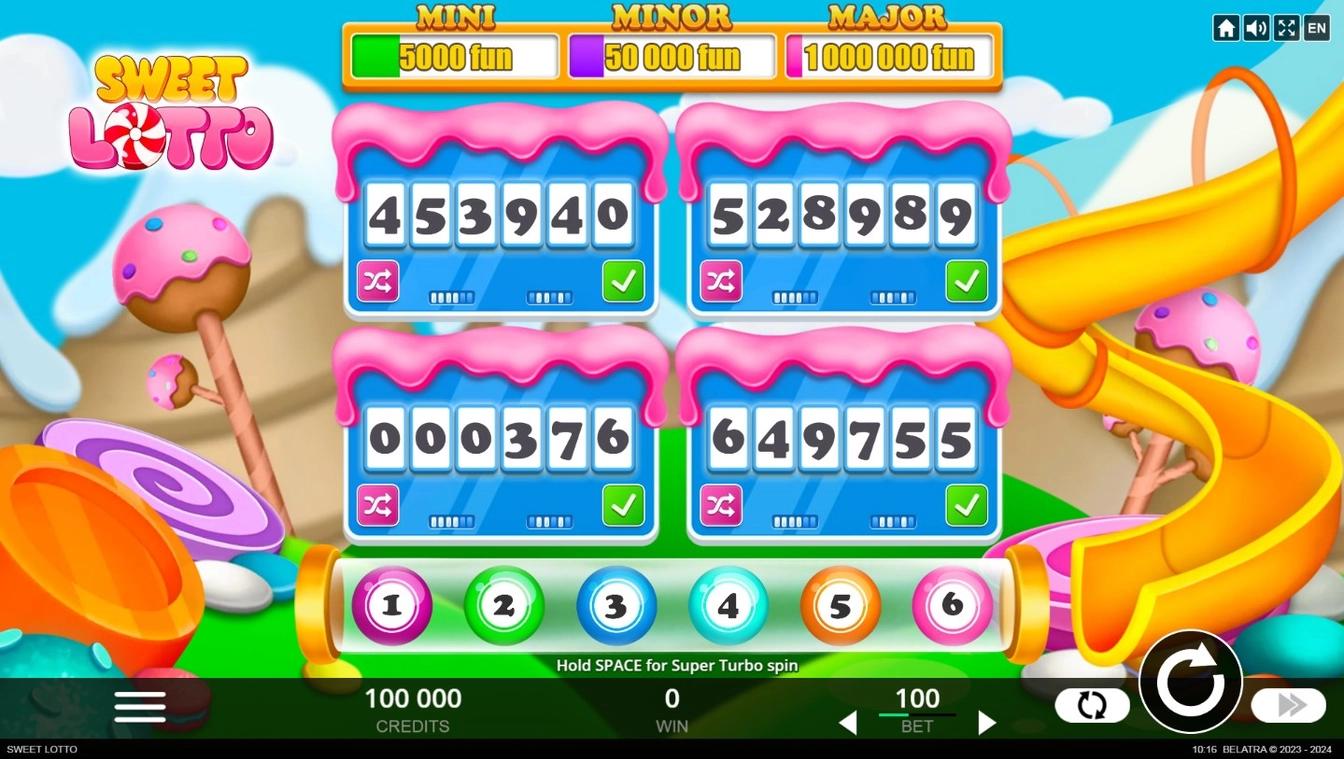1344x759 pixels.
Task: Toggle the checkmark on the 000376 ticket
Action: point(623,505)
